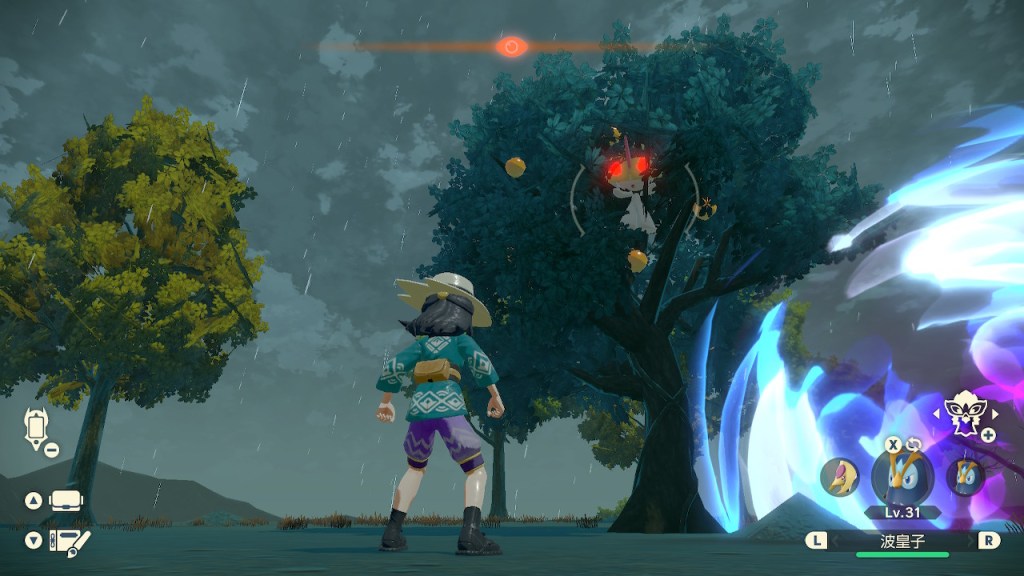Click the right triangle beside the masked icon
1024x576 pixels.
point(996,411)
